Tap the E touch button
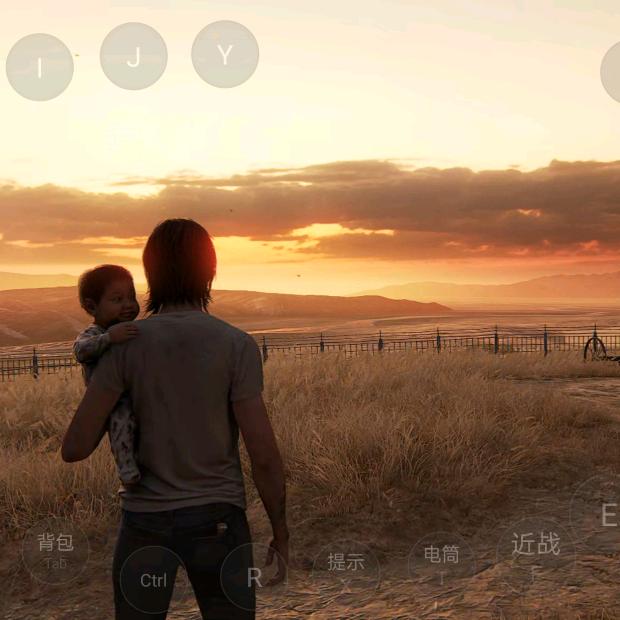The width and height of the screenshot is (620, 620). point(604,514)
